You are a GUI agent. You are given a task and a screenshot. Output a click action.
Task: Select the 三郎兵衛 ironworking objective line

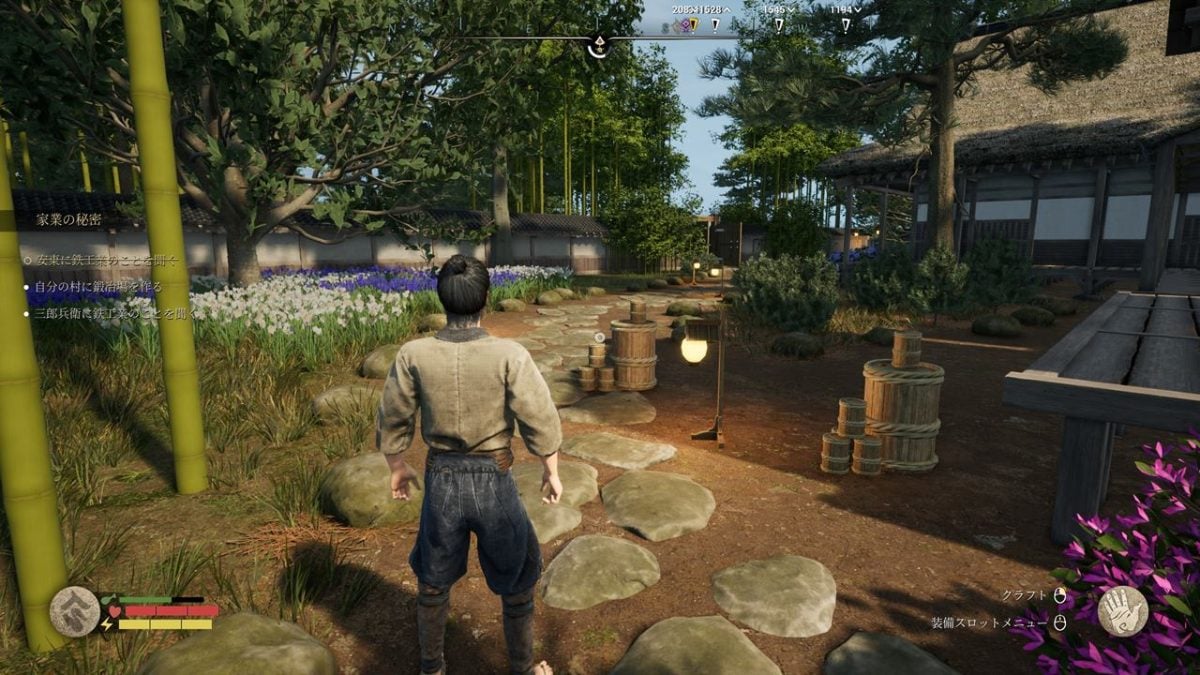(108, 313)
